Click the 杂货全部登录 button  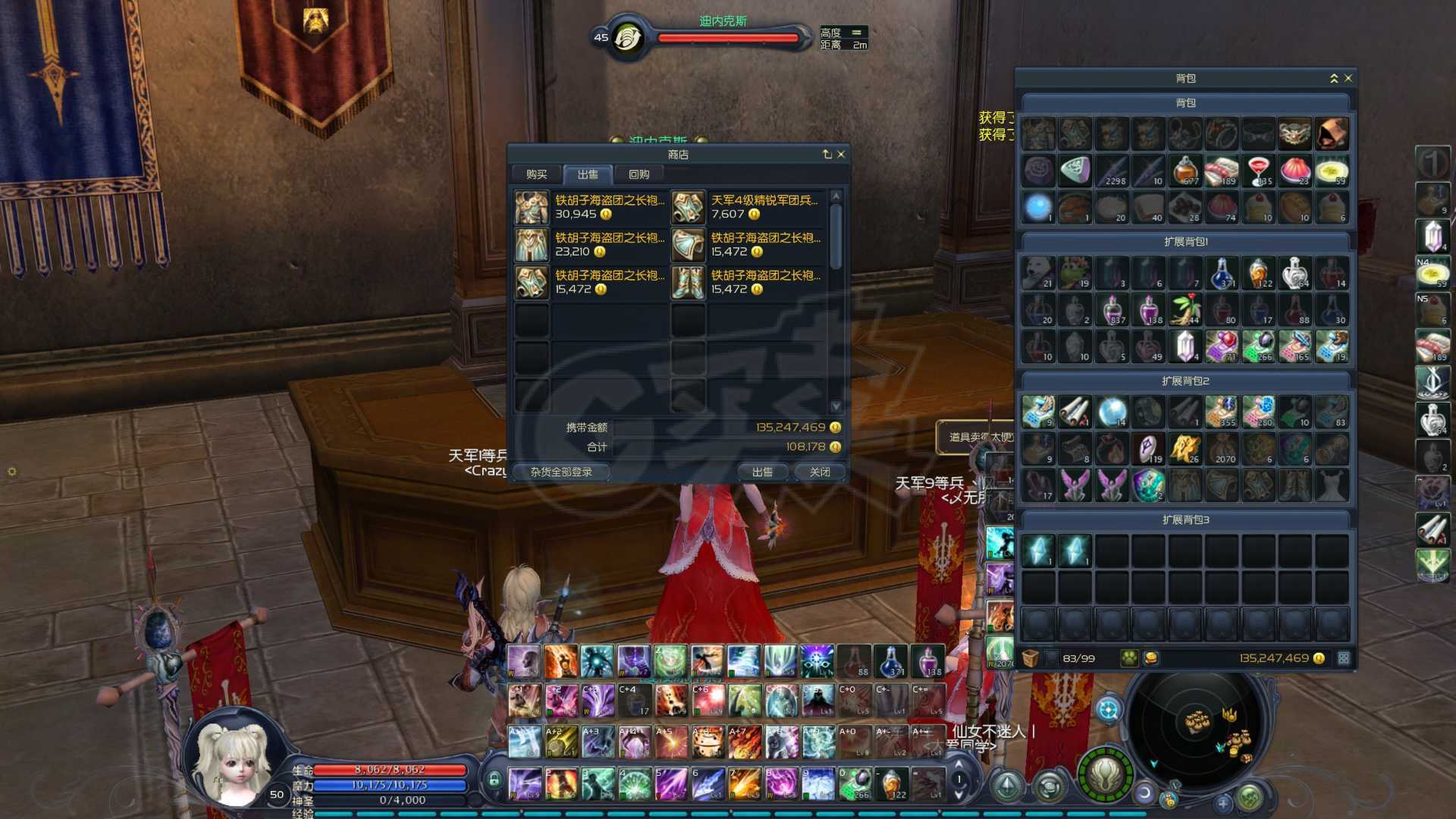point(561,472)
